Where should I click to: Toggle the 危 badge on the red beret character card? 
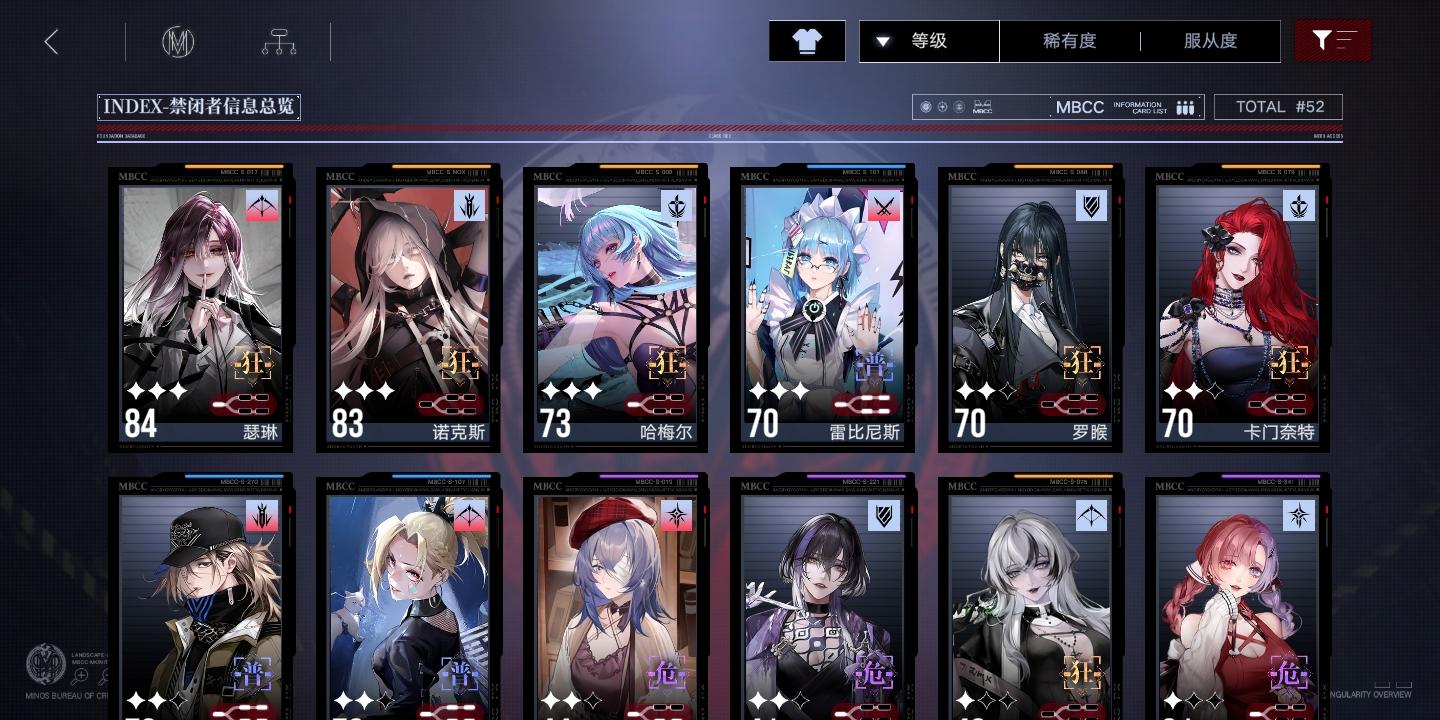tap(667, 674)
